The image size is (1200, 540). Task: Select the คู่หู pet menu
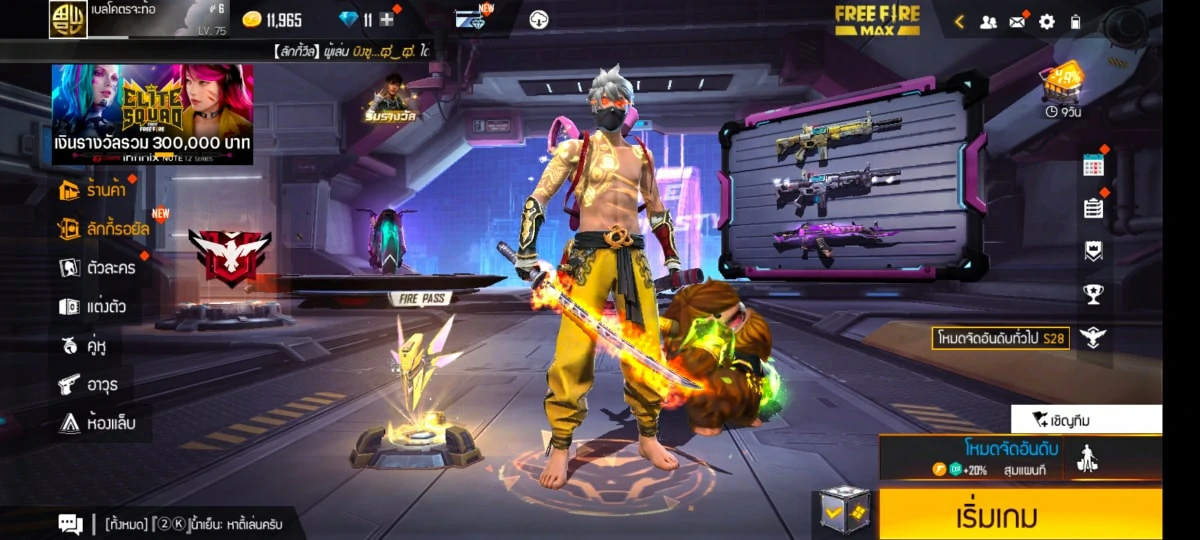pos(84,346)
